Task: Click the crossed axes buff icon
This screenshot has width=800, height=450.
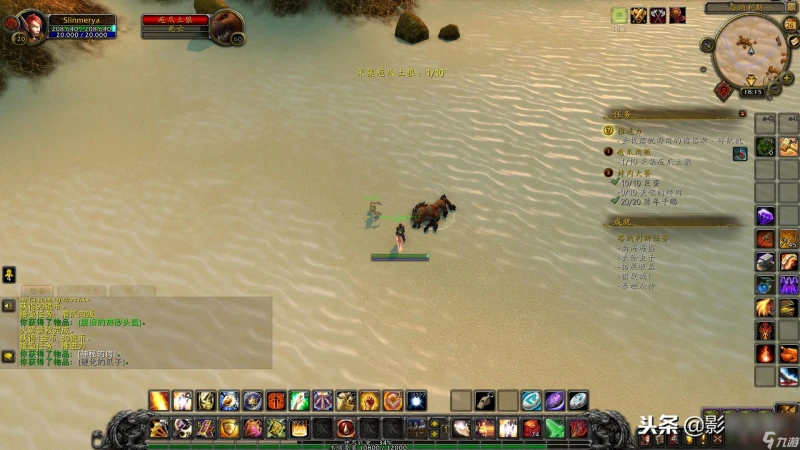Action: tap(658, 15)
